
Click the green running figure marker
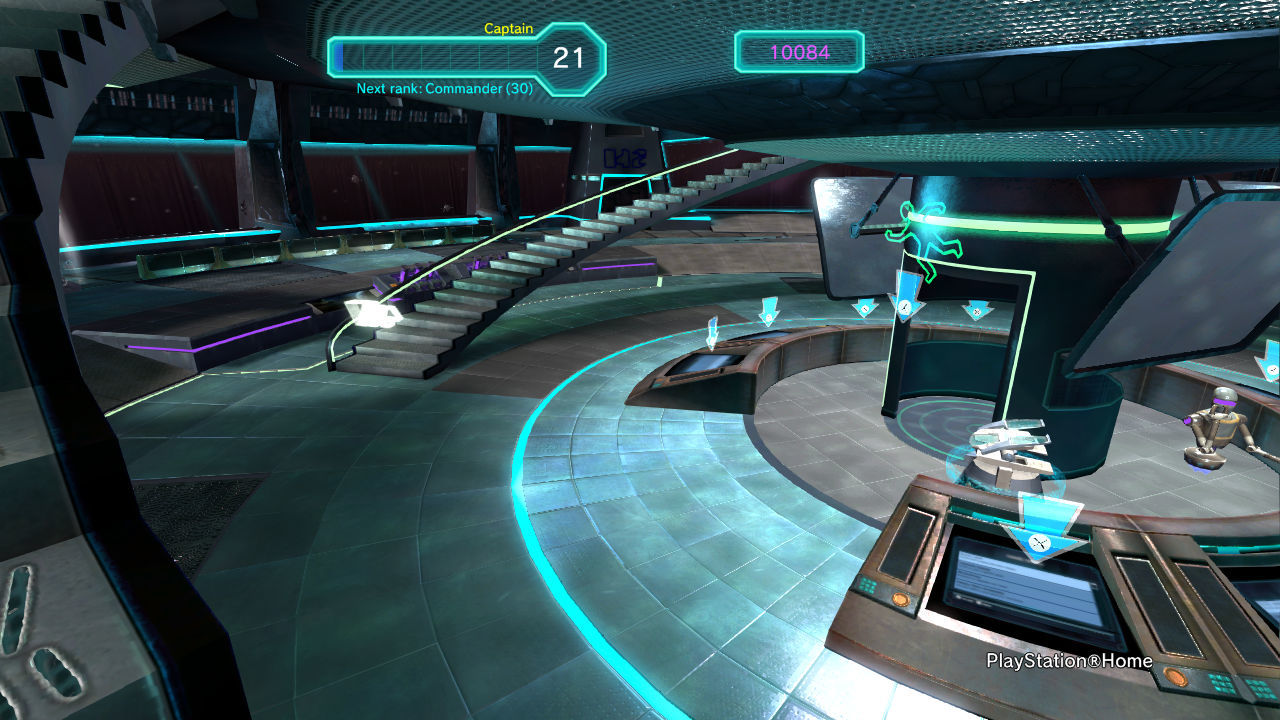[922, 240]
